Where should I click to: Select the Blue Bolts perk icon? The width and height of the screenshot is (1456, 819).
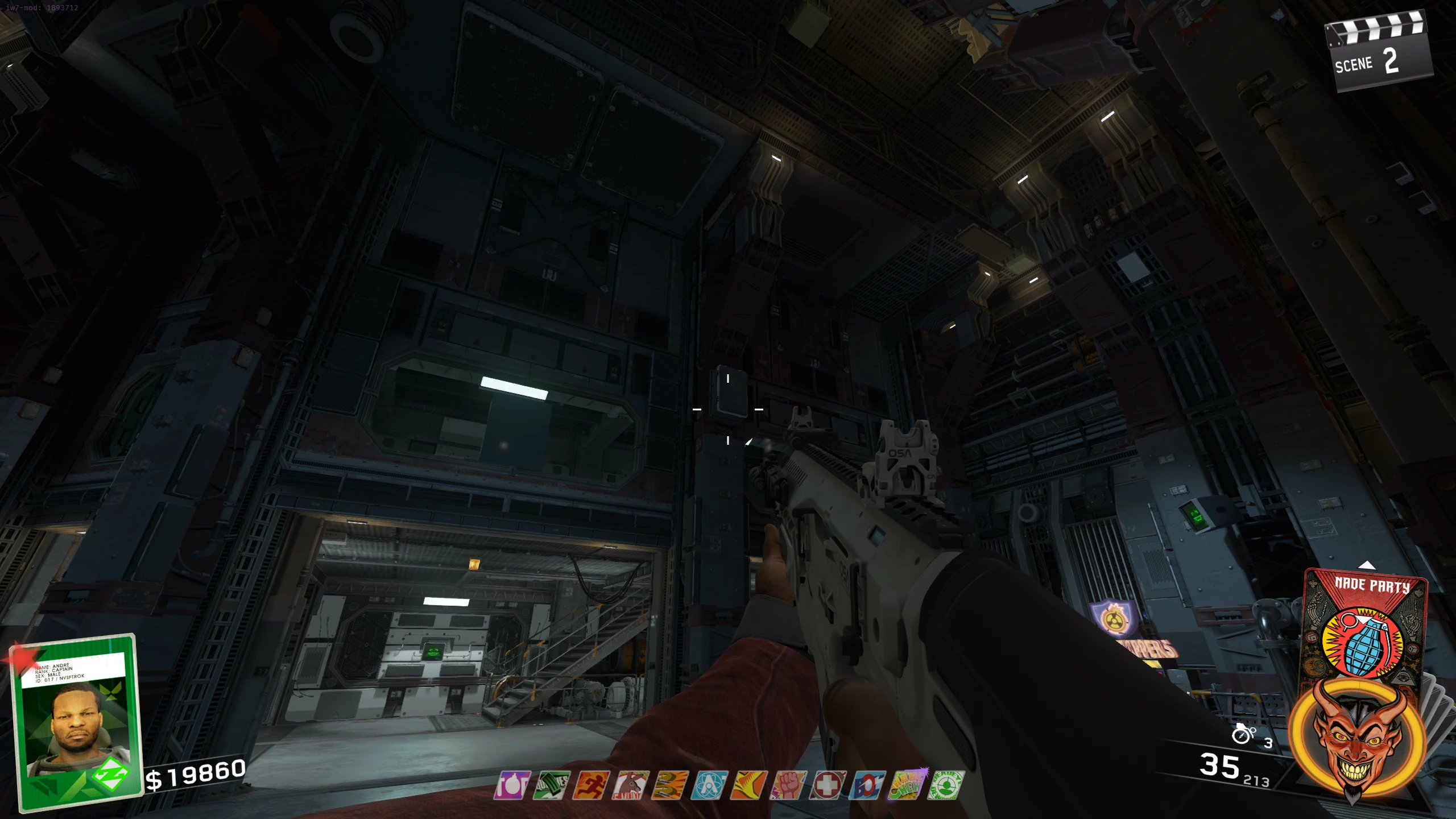click(867, 785)
